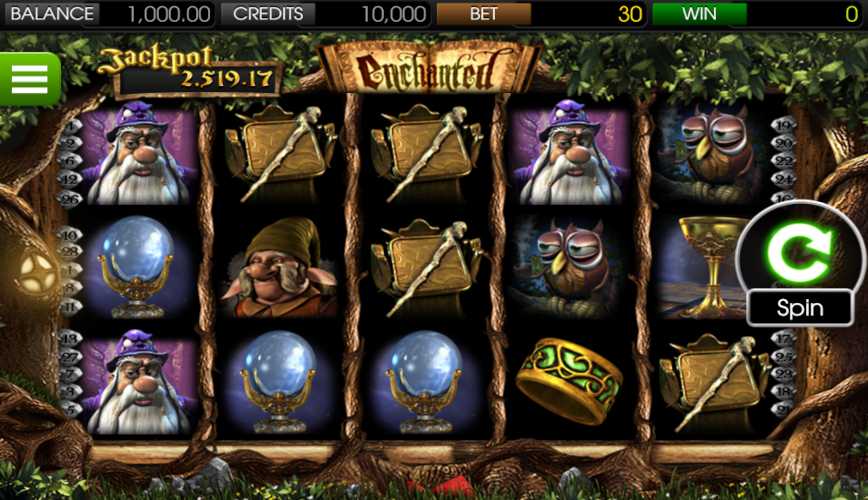Toggle the CREDITS display button

[x=267, y=14]
